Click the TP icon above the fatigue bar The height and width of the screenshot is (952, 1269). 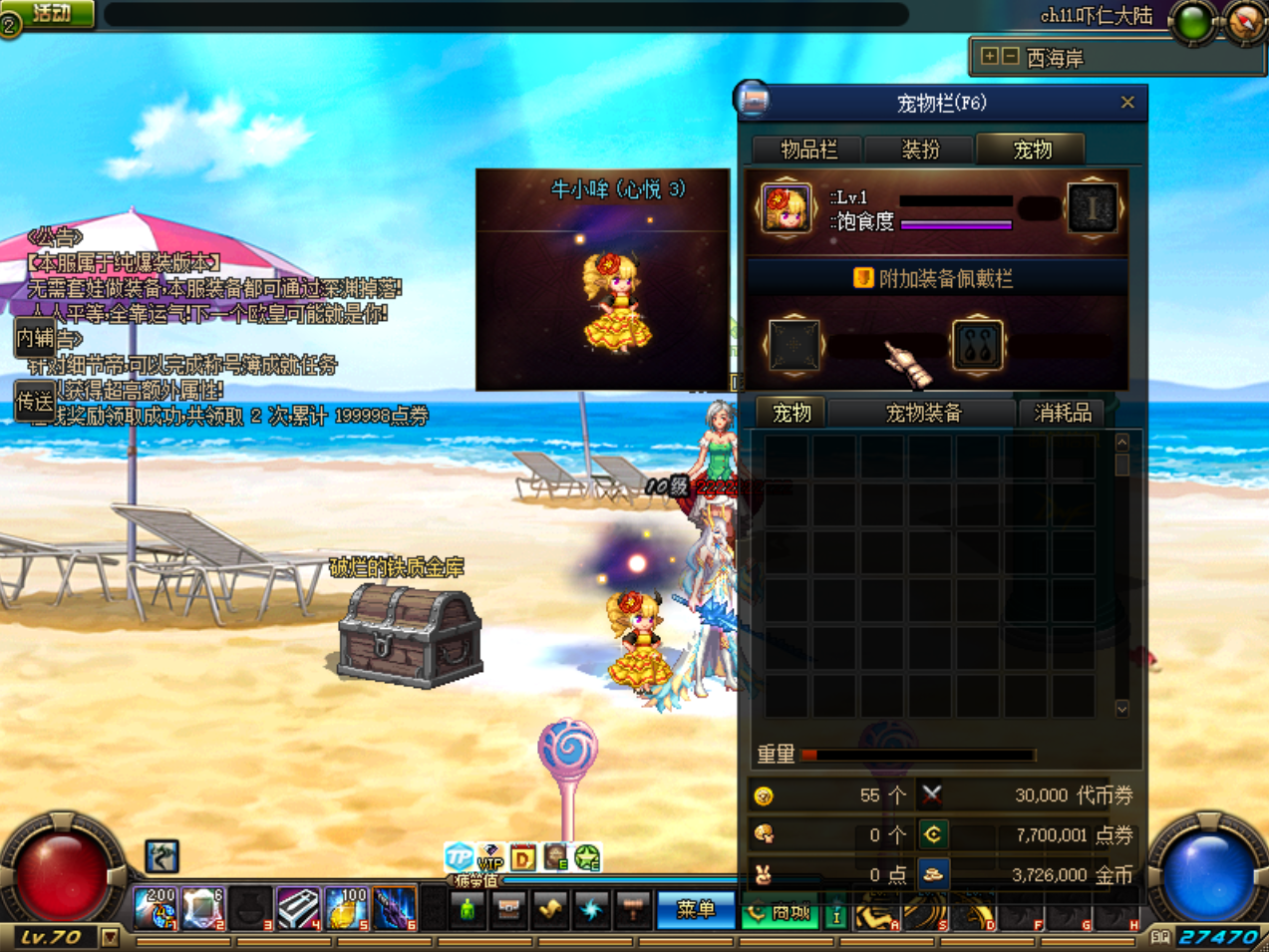459,856
